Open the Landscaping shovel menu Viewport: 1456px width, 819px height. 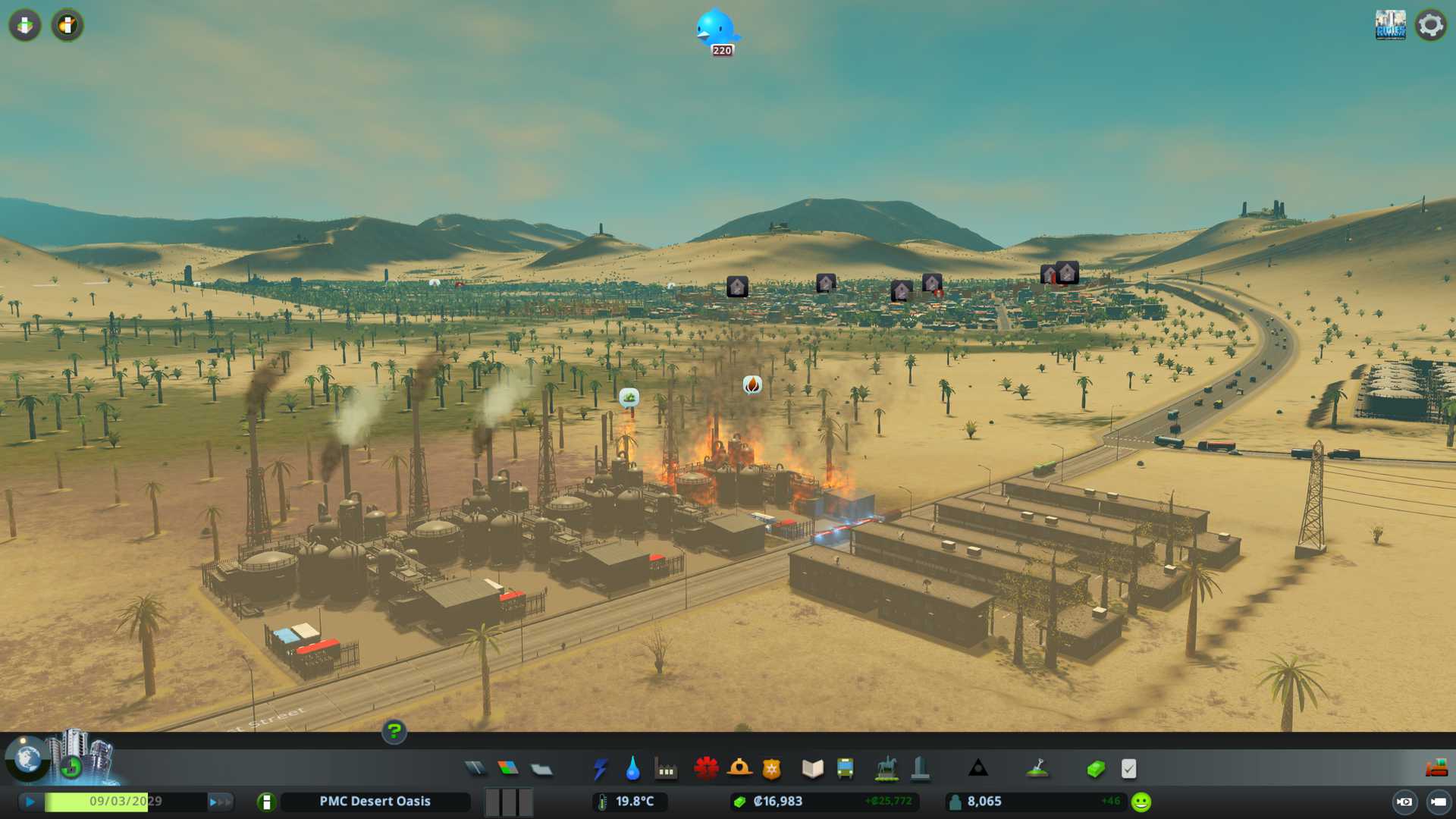click(x=1037, y=769)
